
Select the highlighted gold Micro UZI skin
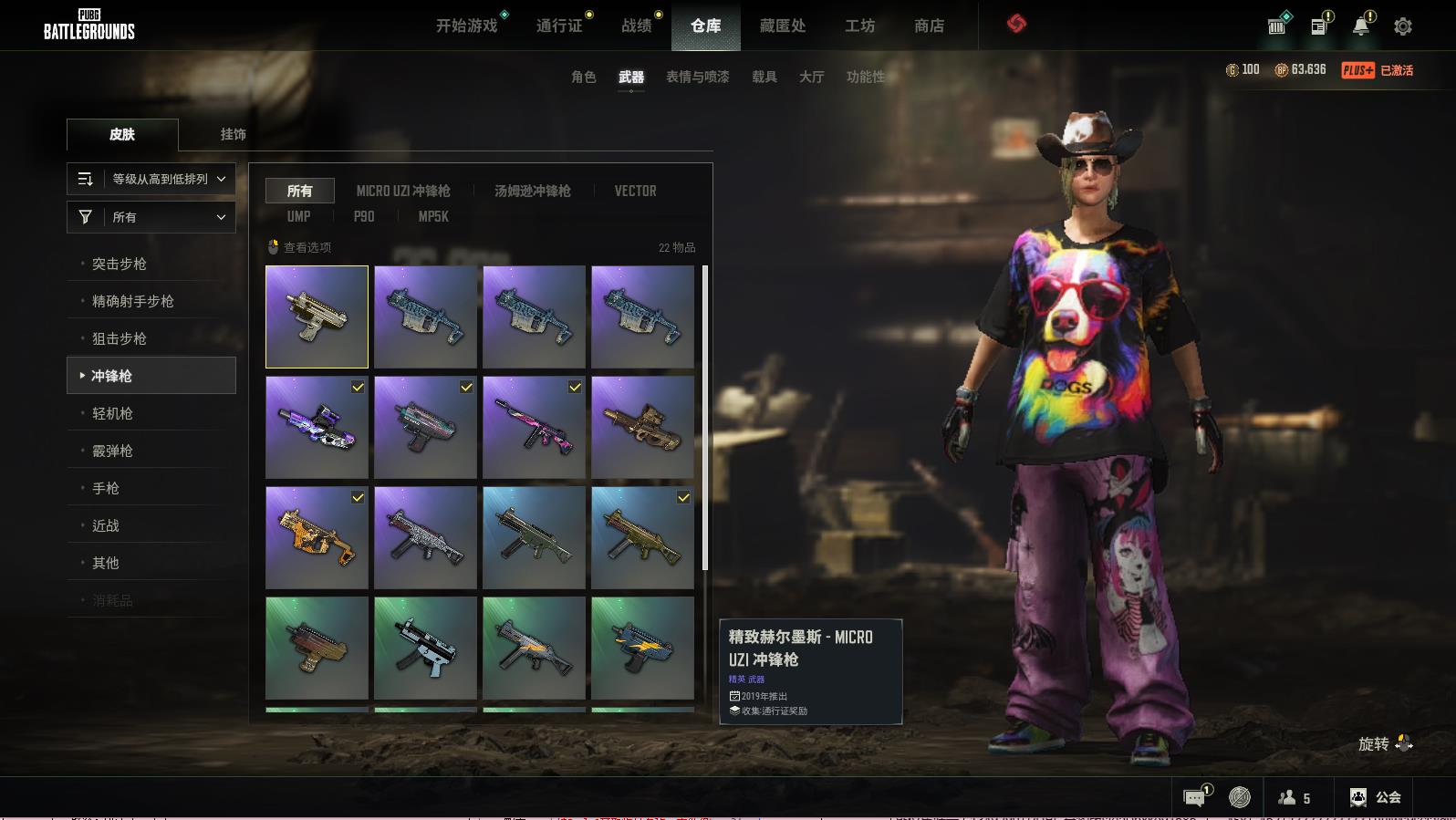click(317, 317)
